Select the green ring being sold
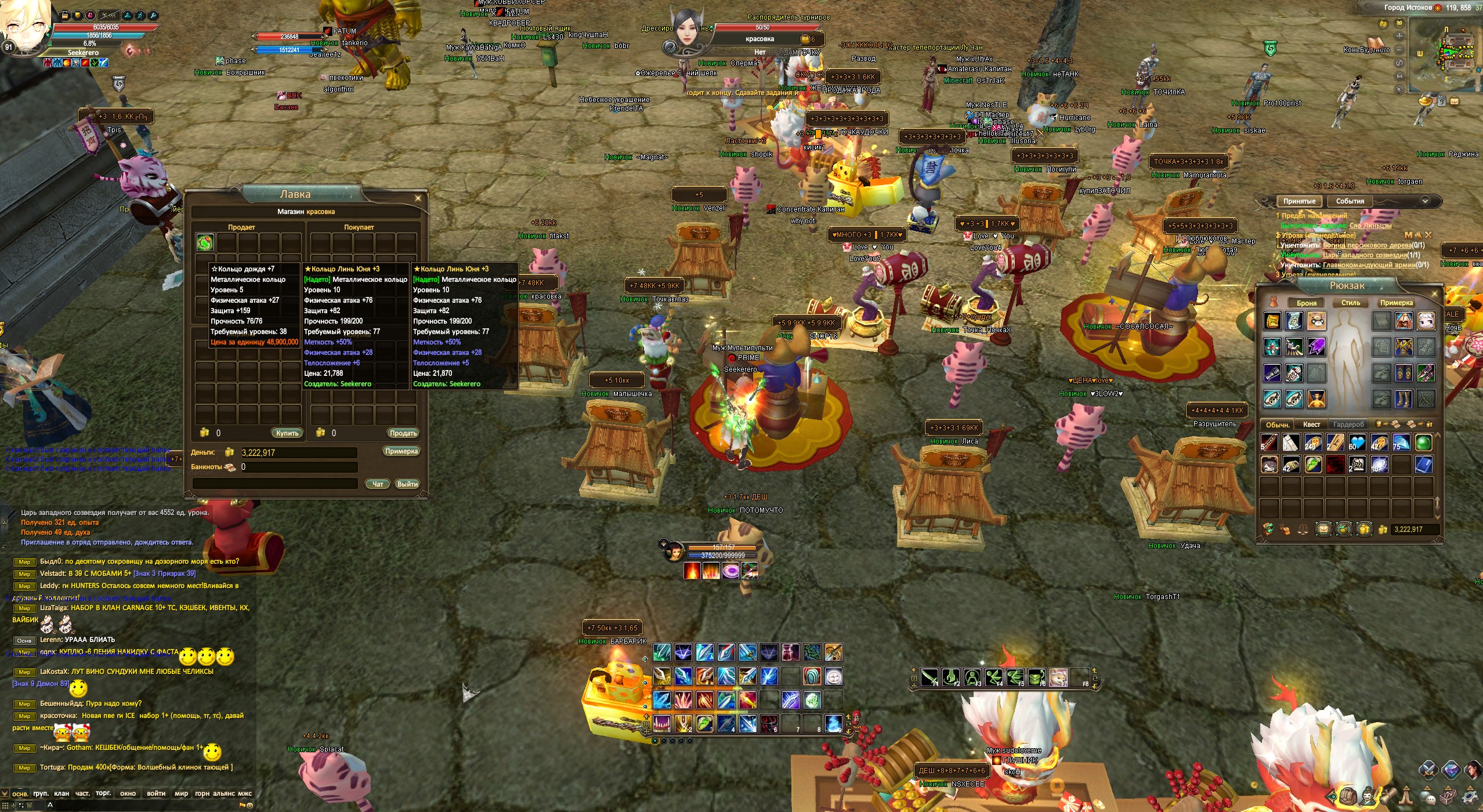 click(x=205, y=242)
